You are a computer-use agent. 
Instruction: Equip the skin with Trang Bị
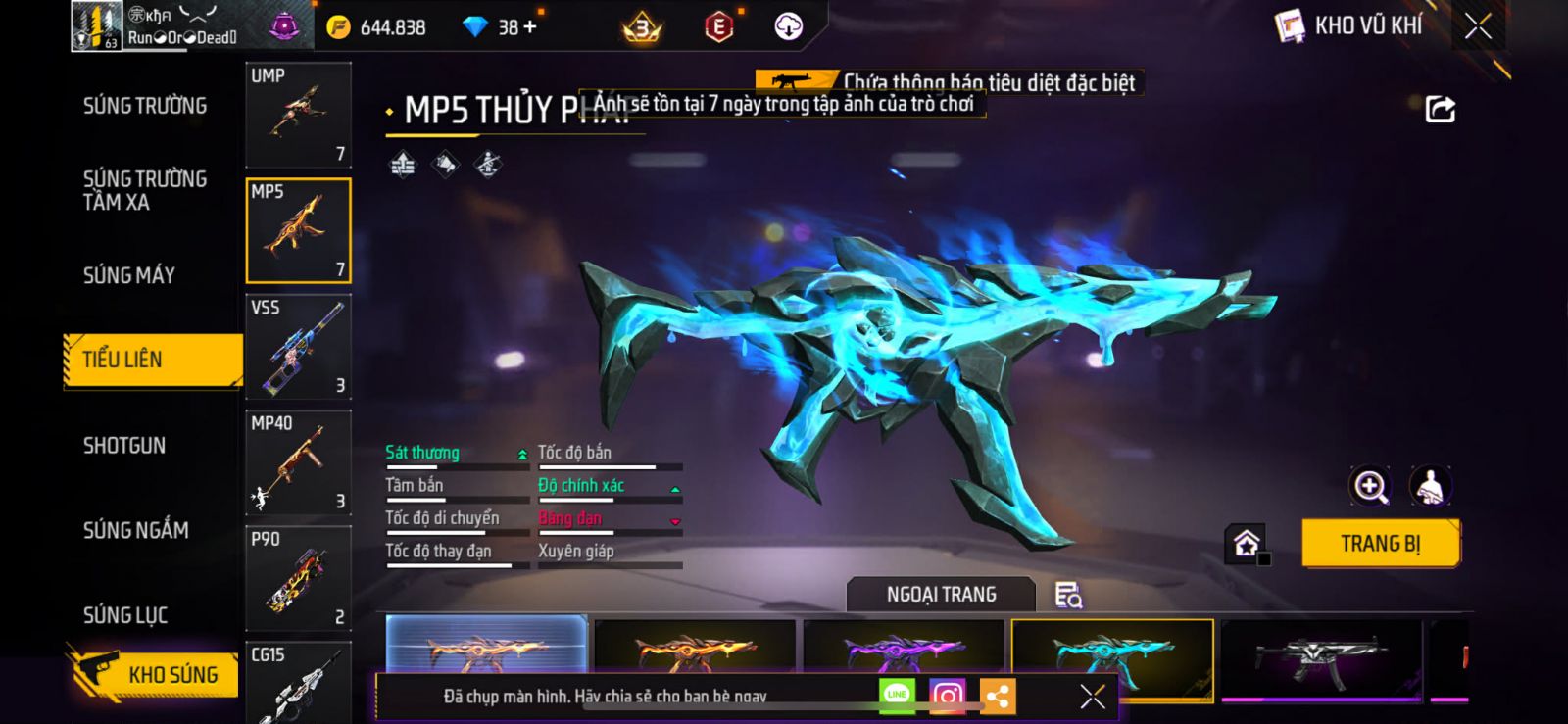pyautogui.click(x=1380, y=543)
